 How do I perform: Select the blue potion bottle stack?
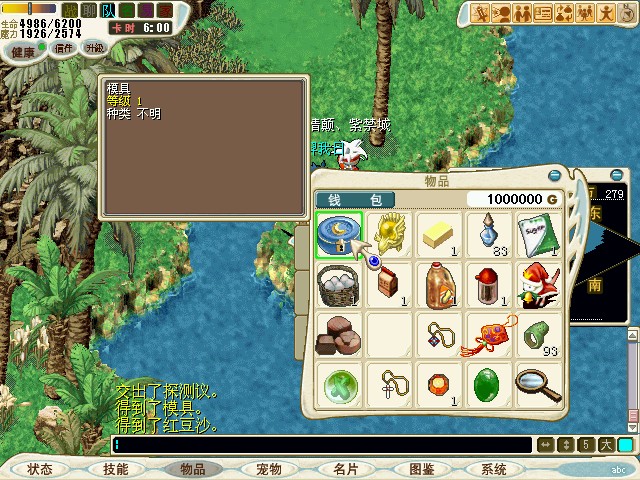489,234
